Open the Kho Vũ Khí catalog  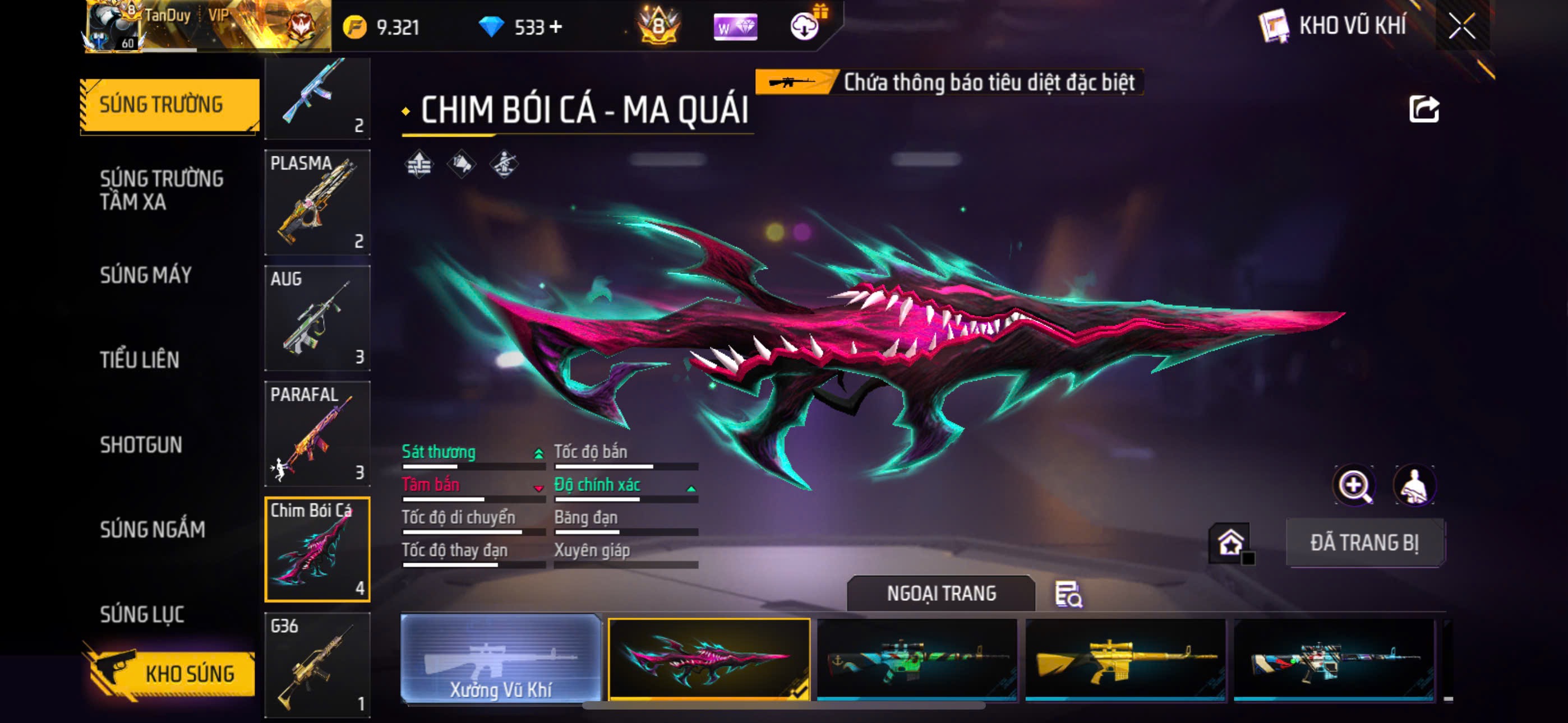1333,26
